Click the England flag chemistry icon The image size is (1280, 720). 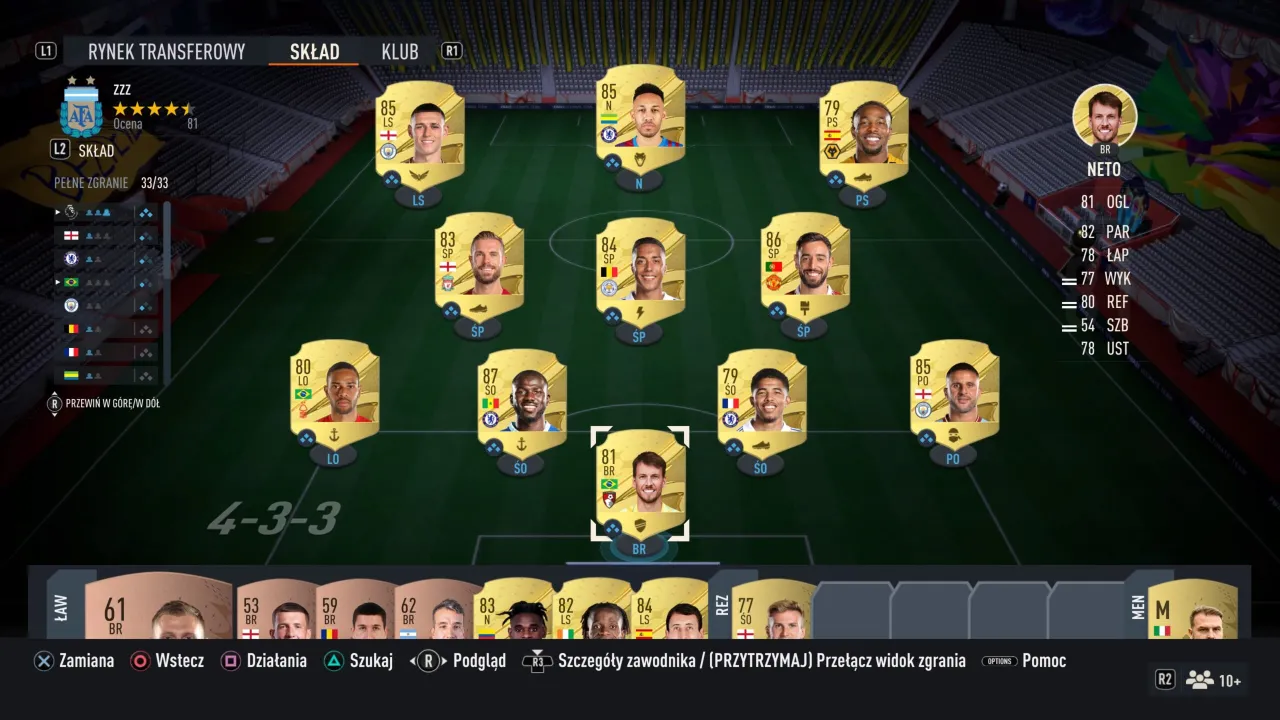pyautogui.click(x=70, y=235)
